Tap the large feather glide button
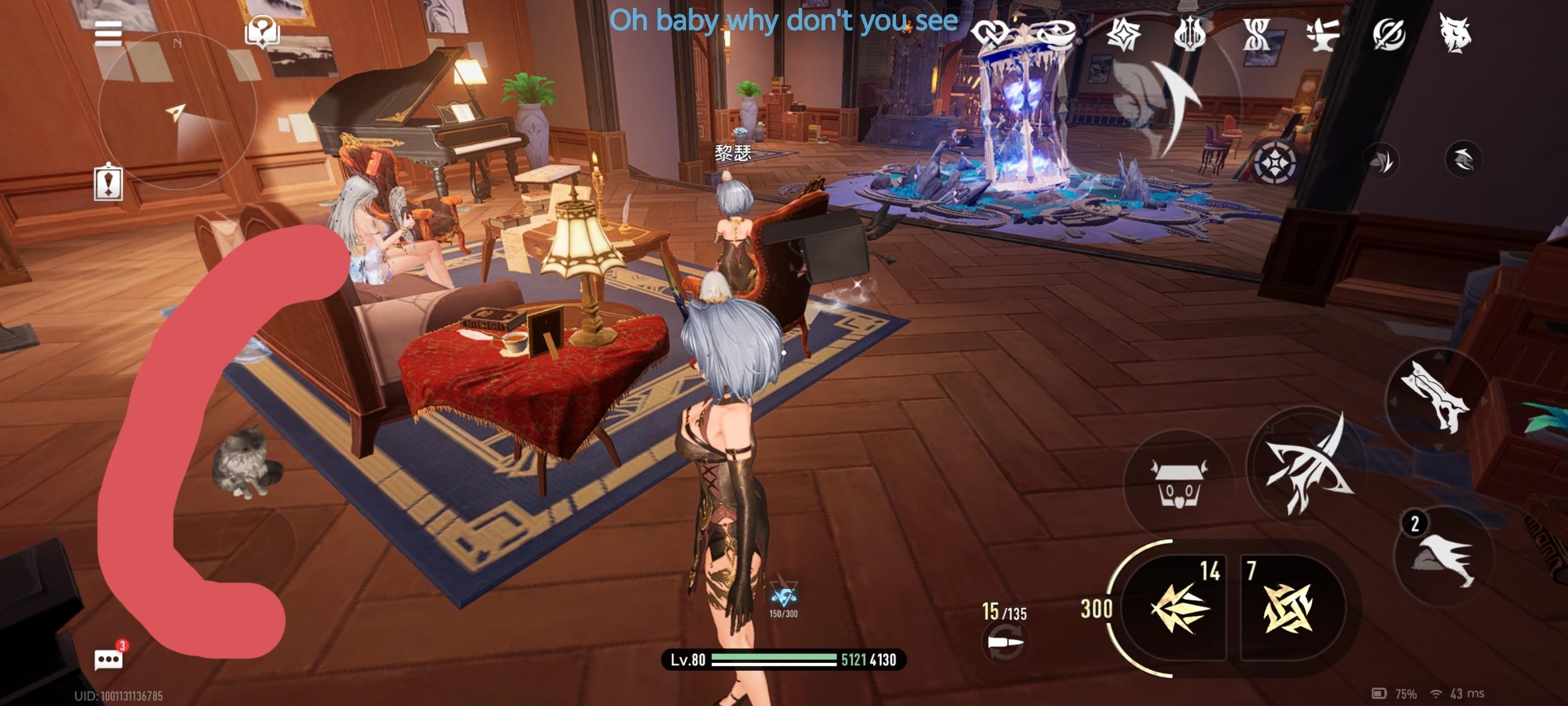This screenshot has height=706, width=1568. [1156, 104]
